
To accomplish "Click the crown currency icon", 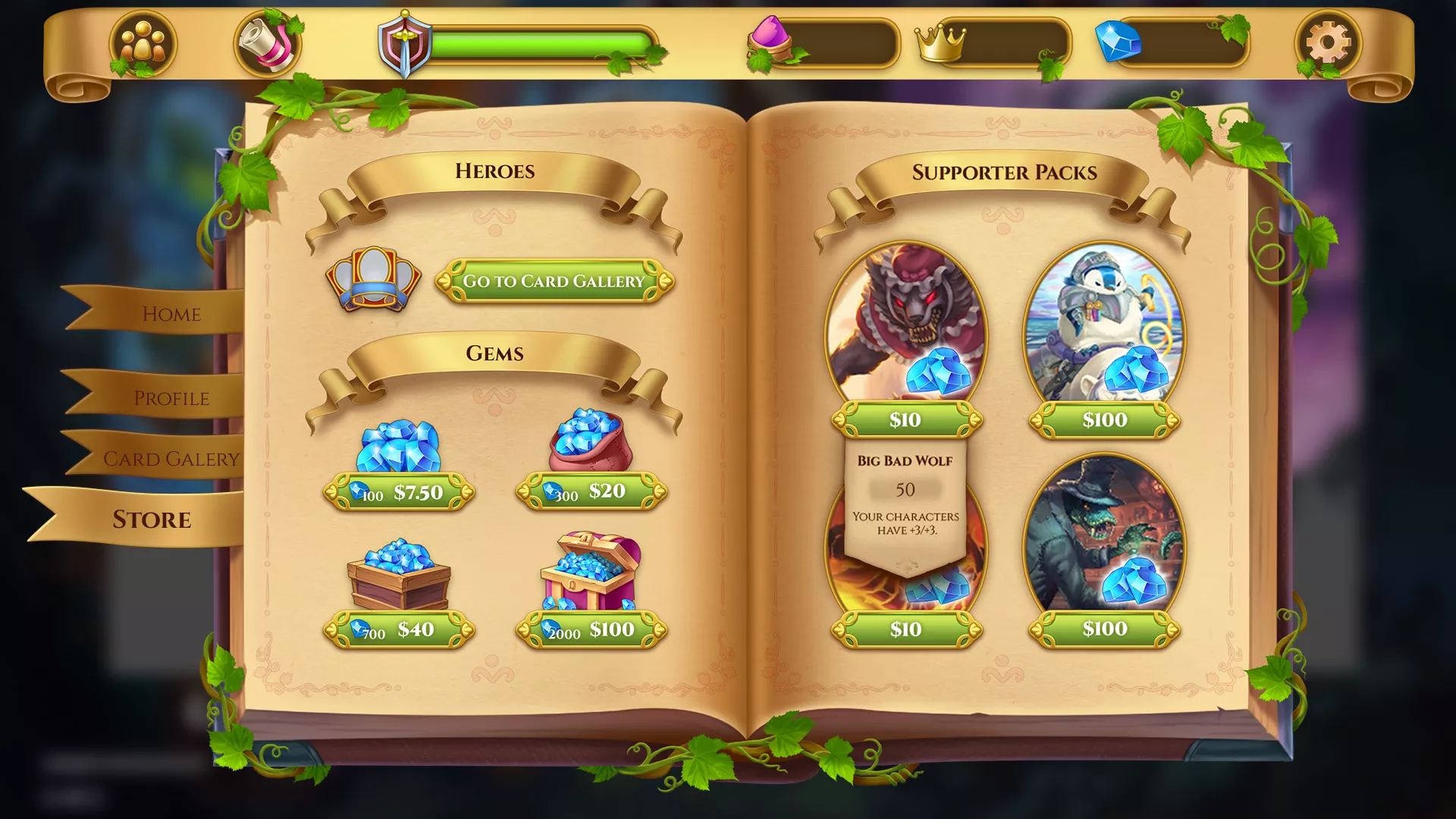I will coord(940,43).
